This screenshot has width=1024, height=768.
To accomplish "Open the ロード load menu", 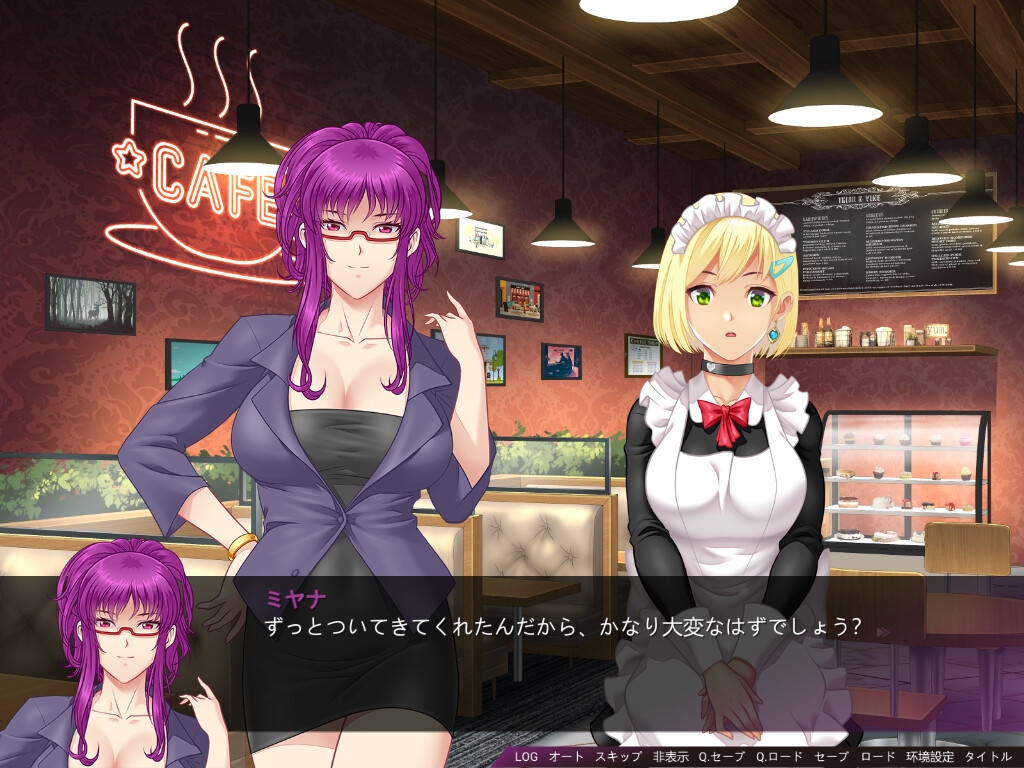I will click(877, 757).
